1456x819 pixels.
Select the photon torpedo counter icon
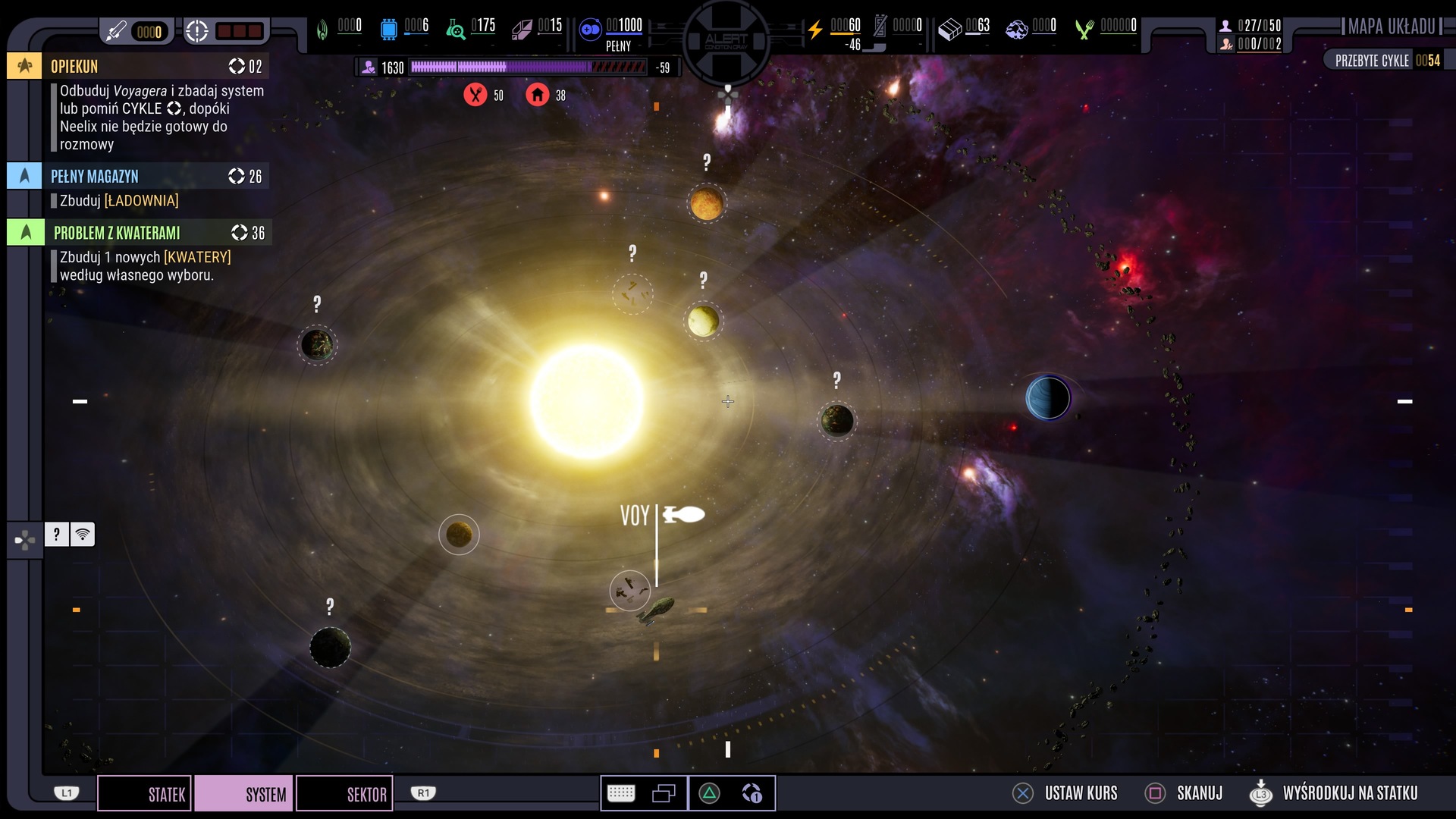pos(118,31)
